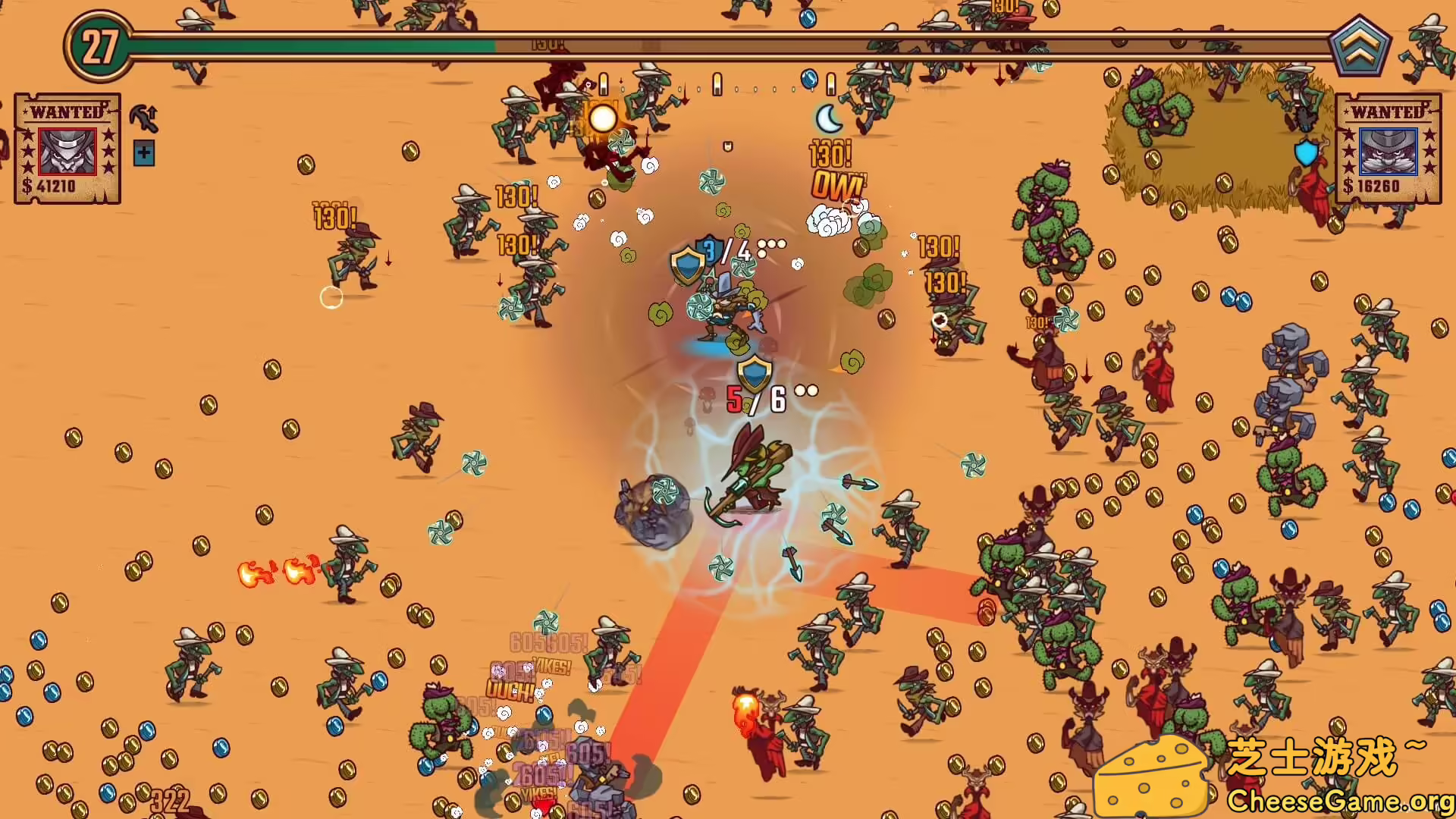Click the pickaxe upgrade icon
The width and height of the screenshot is (1456, 819).
coord(143,118)
